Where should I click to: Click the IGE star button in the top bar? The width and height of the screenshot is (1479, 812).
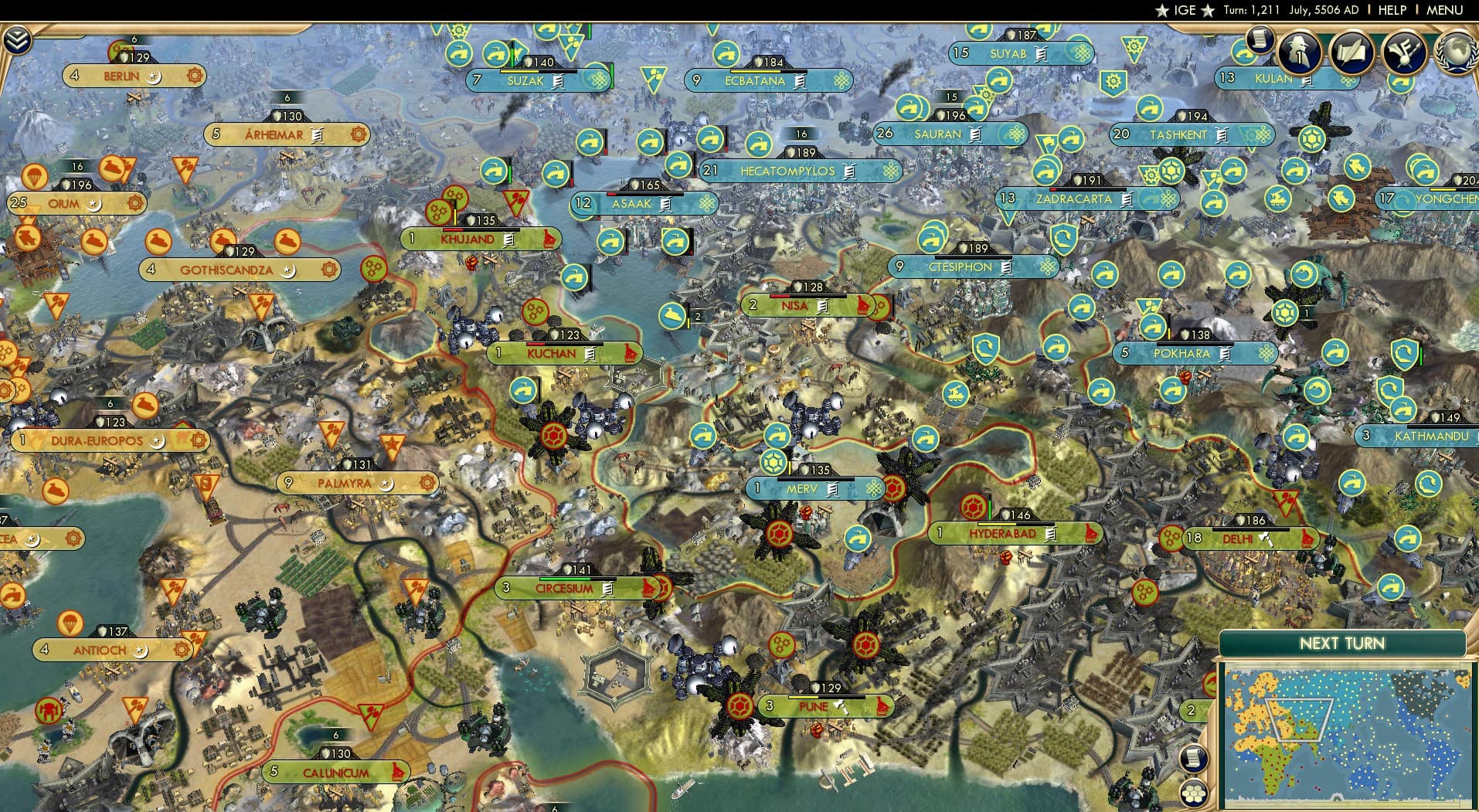[x=1177, y=10]
